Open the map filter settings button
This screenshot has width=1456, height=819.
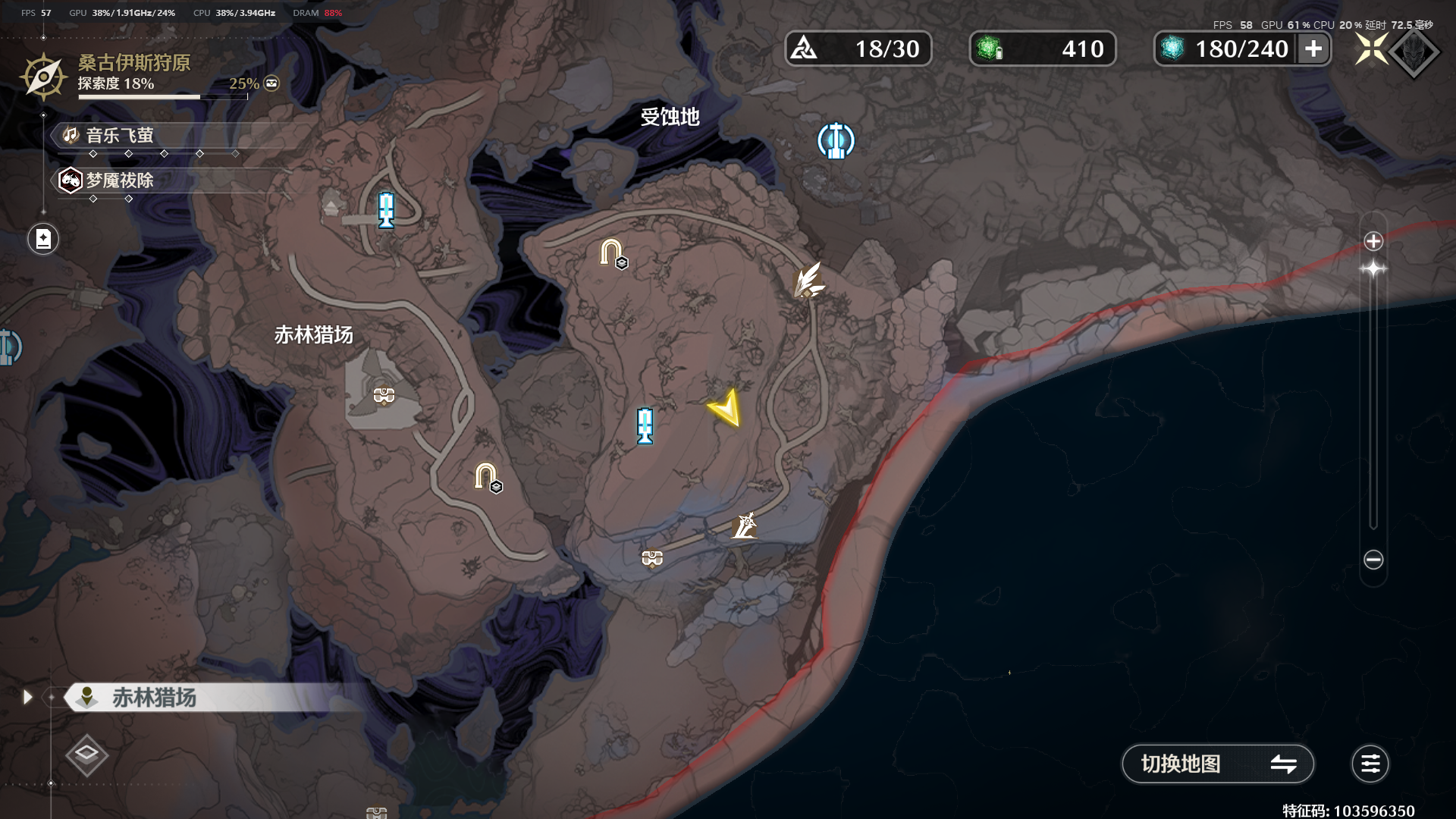pos(1370,764)
